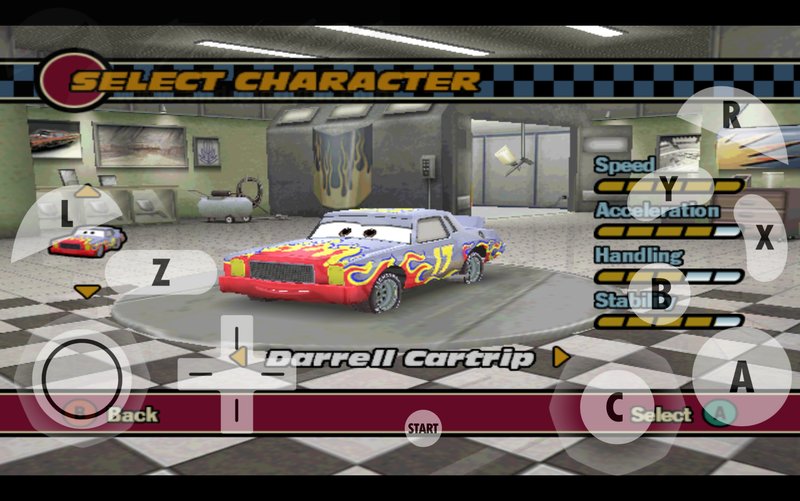The height and width of the screenshot is (501, 800).
Task: Tap the emulator's Z overlay button
Action: click(x=160, y=272)
